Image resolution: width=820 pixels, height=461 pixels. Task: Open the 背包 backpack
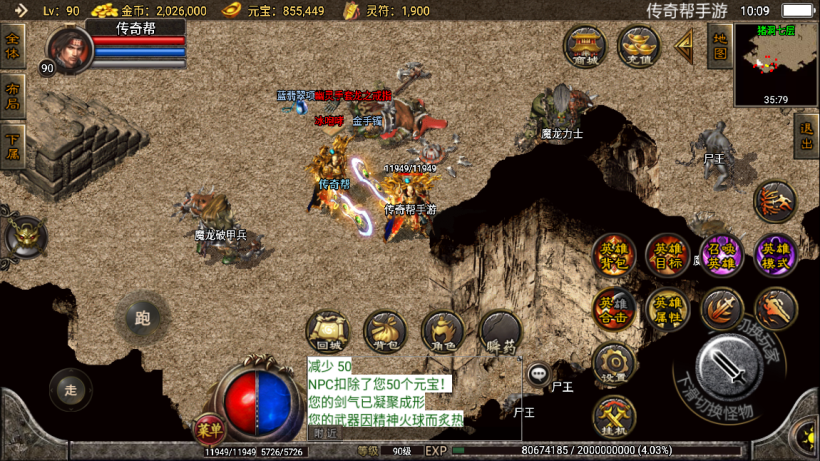384,330
